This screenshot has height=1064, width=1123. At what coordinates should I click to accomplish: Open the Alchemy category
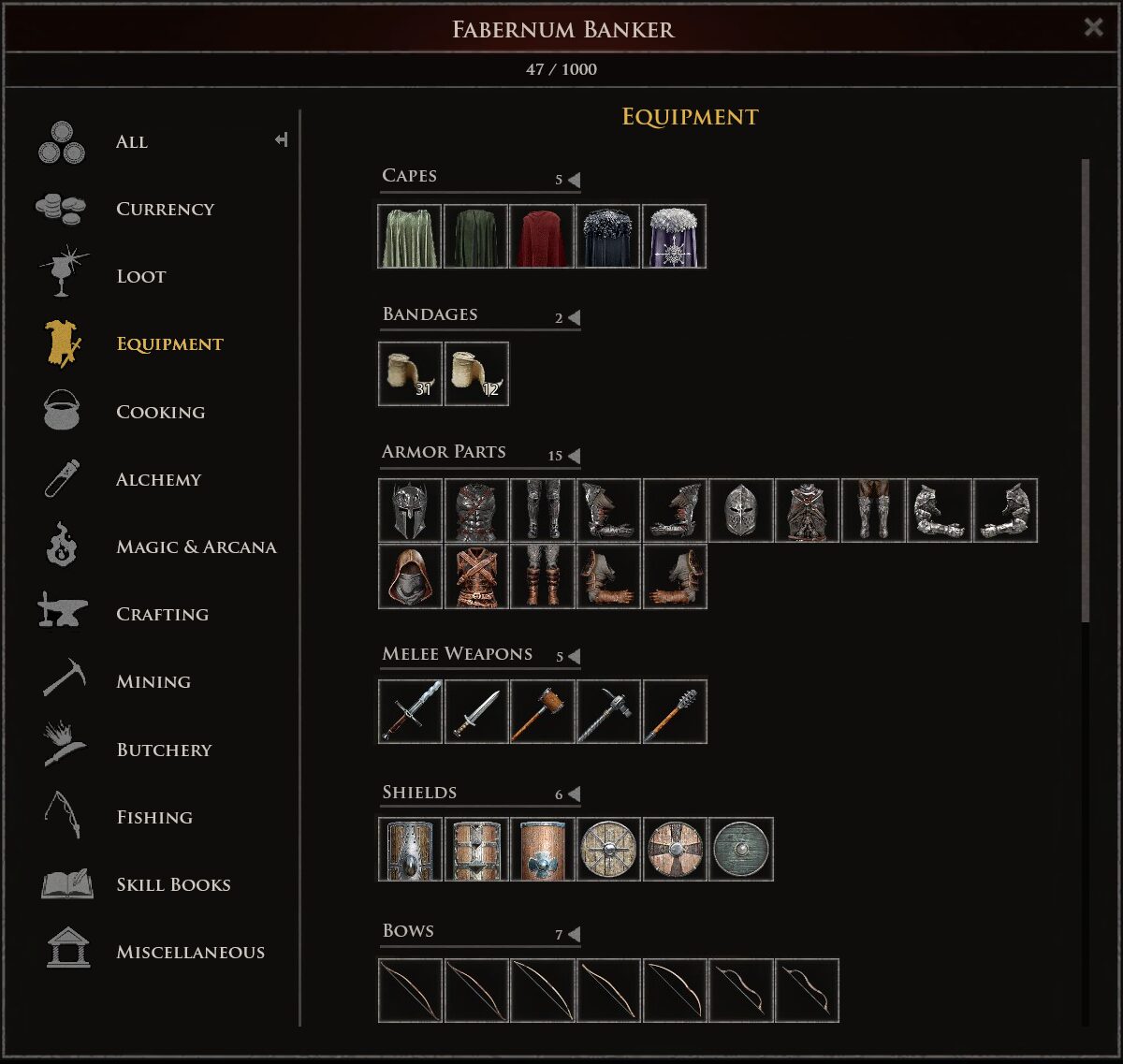pyautogui.click(x=158, y=480)
